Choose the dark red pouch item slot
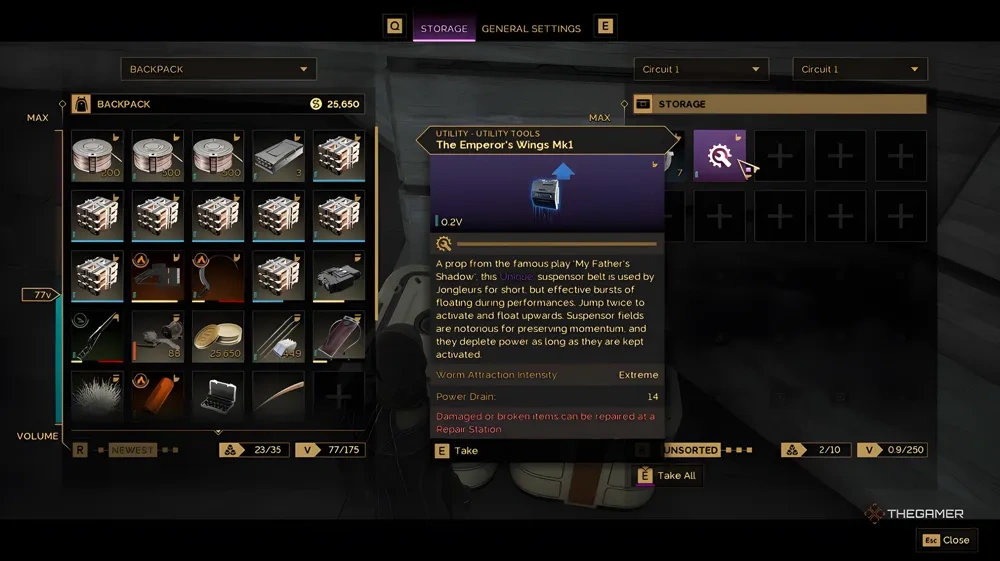This screenshot has width=1000, height=561. pyautogui.click(x=338, y=335)
